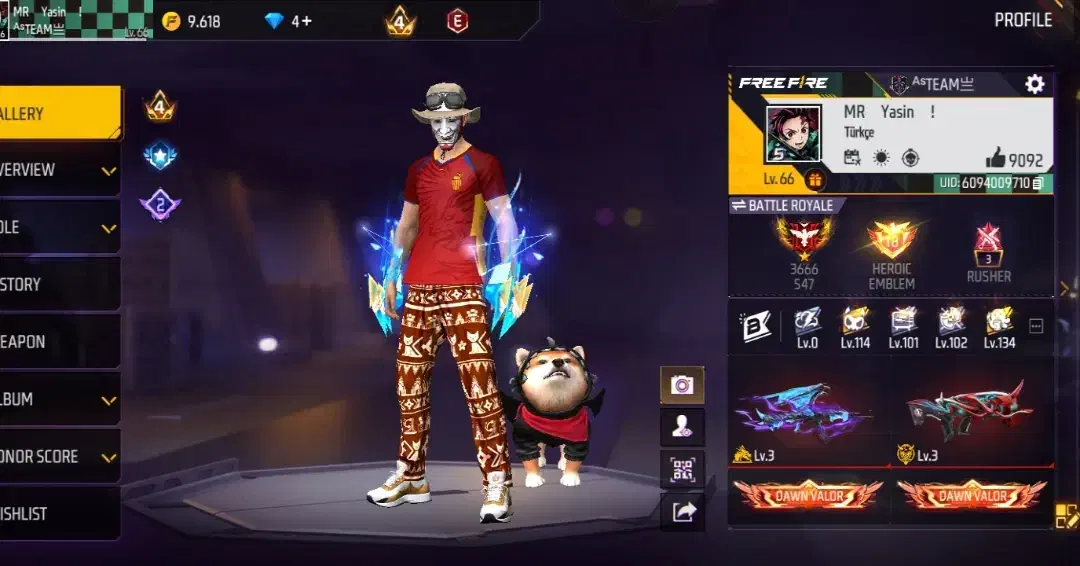Image resolution: width=1080 pixels, height=566 pixels.
Task: Open the Gallery tab
Action: tap(58, 114)
